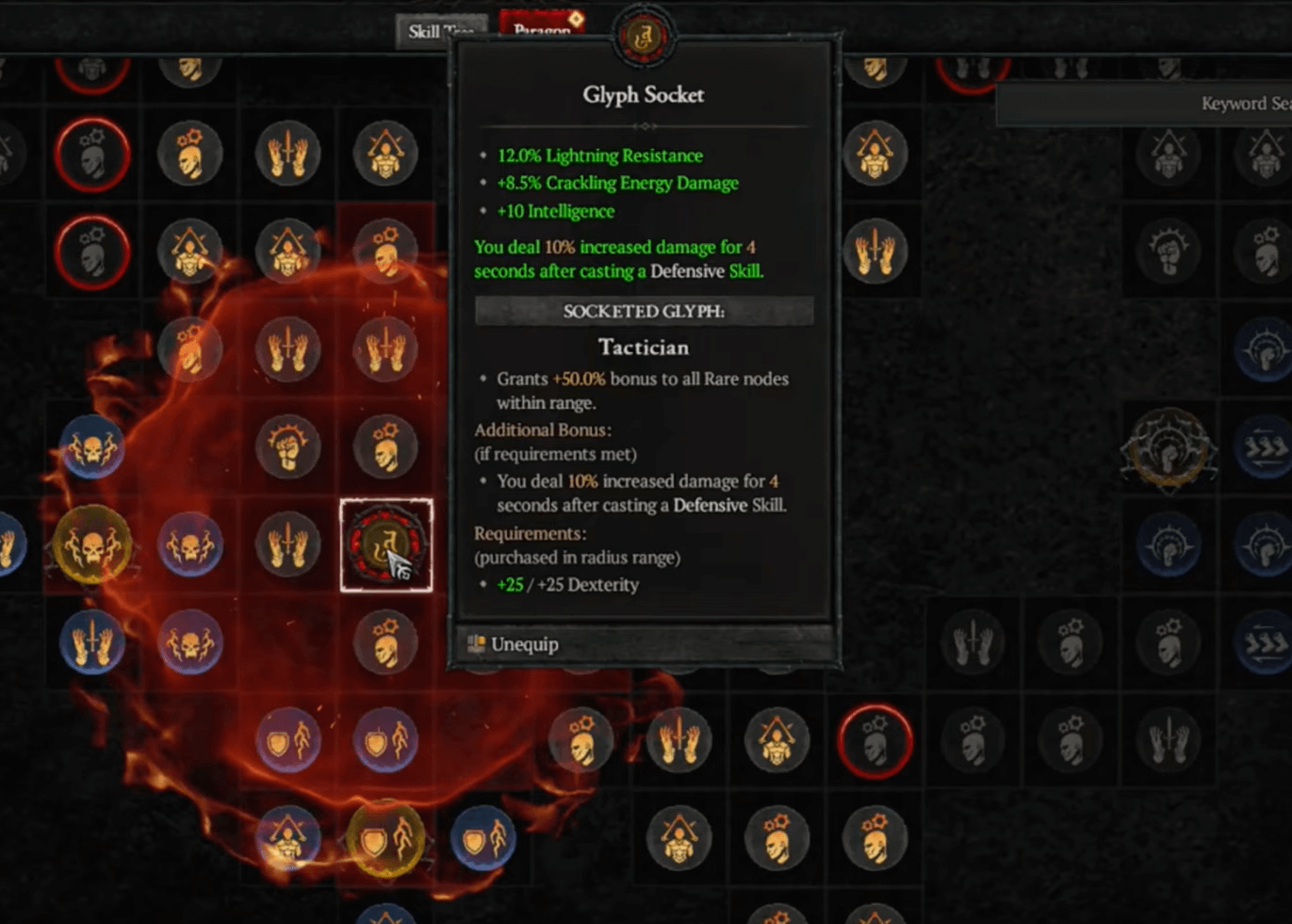1292x924 pixels.
Task: Select the axe-wielding warrior node top right
Action: [x=873, y=154]
